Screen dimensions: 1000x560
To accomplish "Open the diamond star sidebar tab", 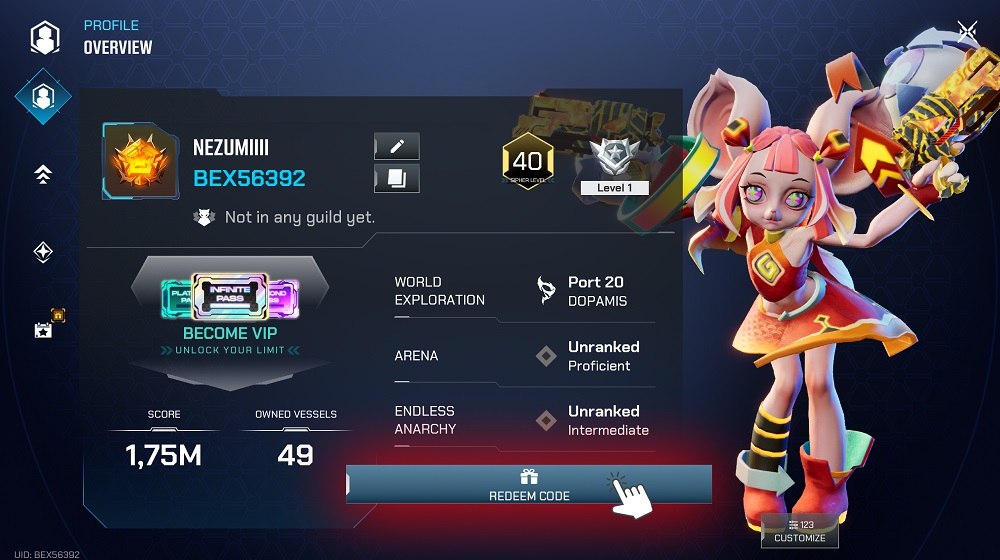I will [43, 253].
